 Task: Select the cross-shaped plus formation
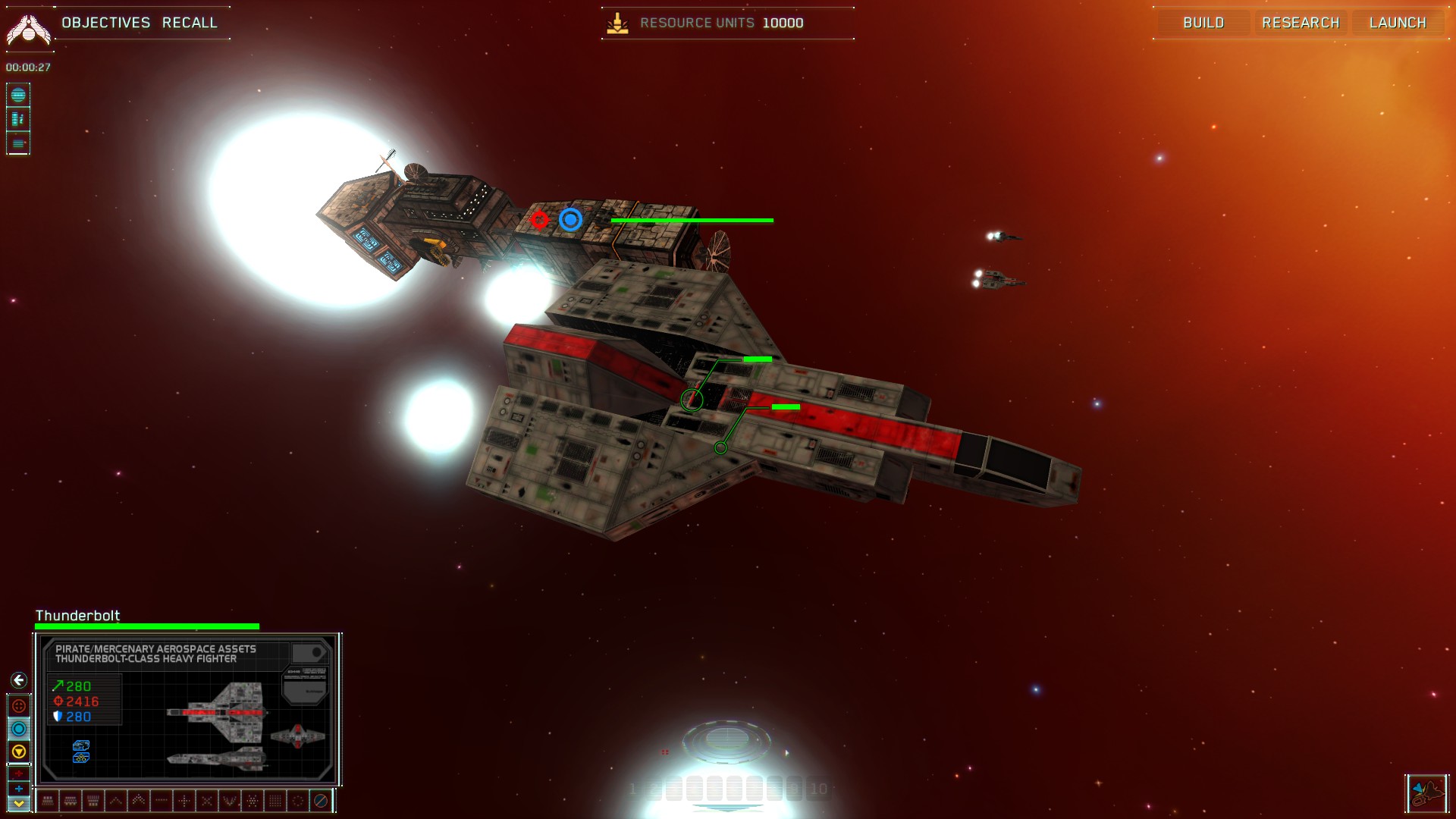click(184, 800)
